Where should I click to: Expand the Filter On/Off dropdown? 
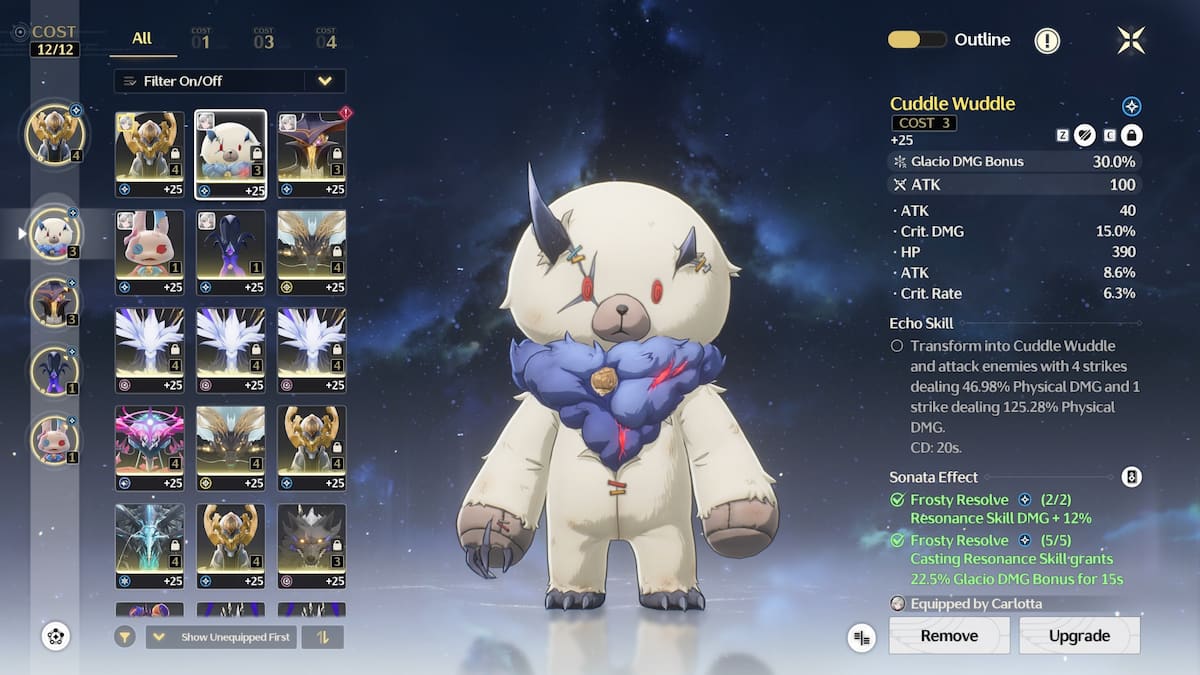(x=324, y=81)
